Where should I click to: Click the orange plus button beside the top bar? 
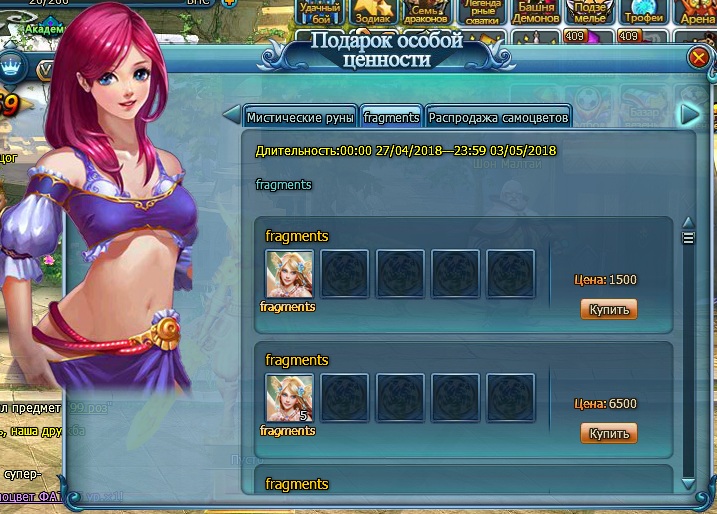tap(229, 4)
